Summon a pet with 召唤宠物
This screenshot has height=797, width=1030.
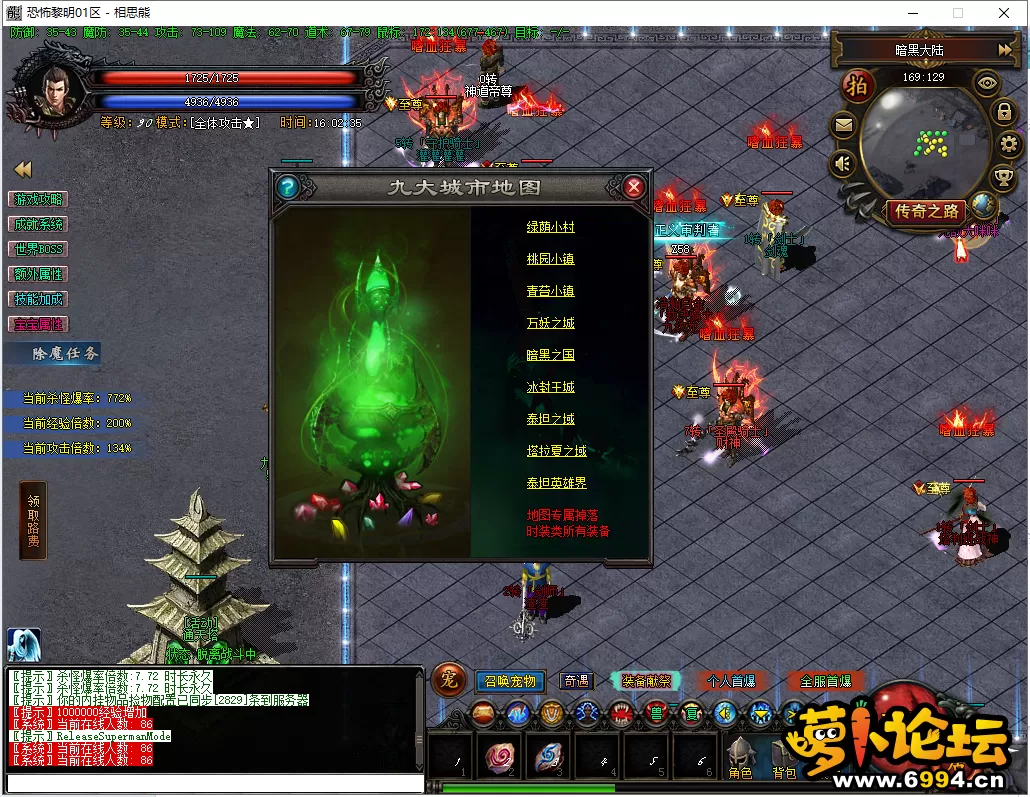[x=510, y=681]
